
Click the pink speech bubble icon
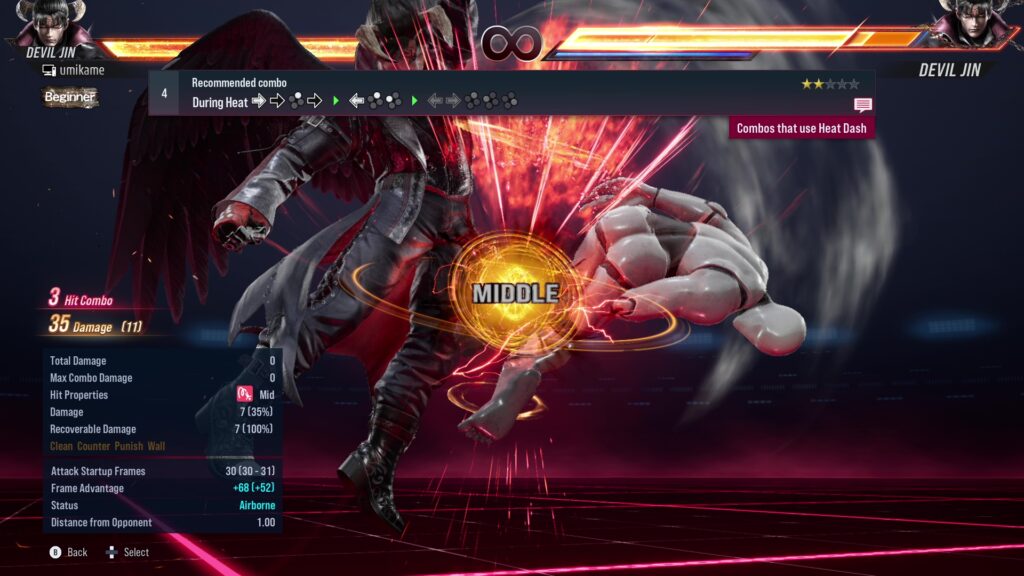pos(862,105)
